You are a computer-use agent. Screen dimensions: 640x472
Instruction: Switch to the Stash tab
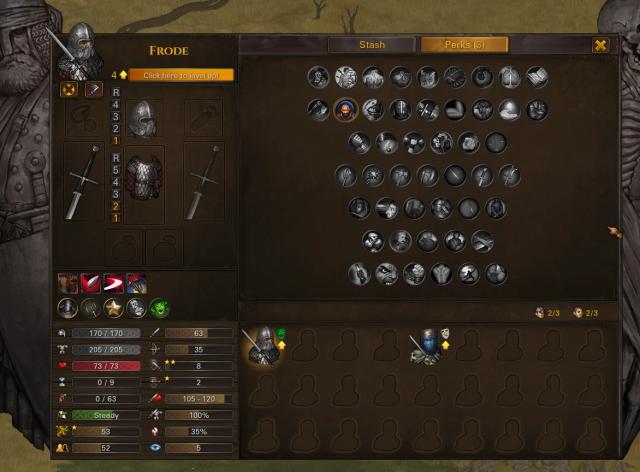[372, 45]
